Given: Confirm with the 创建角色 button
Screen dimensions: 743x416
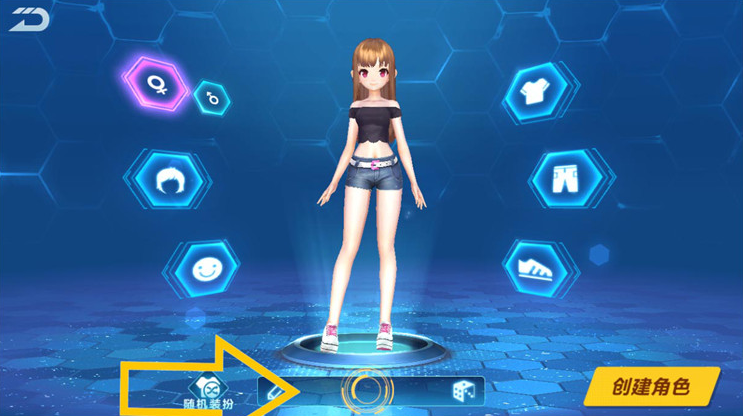Looking at the screenshot, I should pyautogui.click(x=652, y=386).
